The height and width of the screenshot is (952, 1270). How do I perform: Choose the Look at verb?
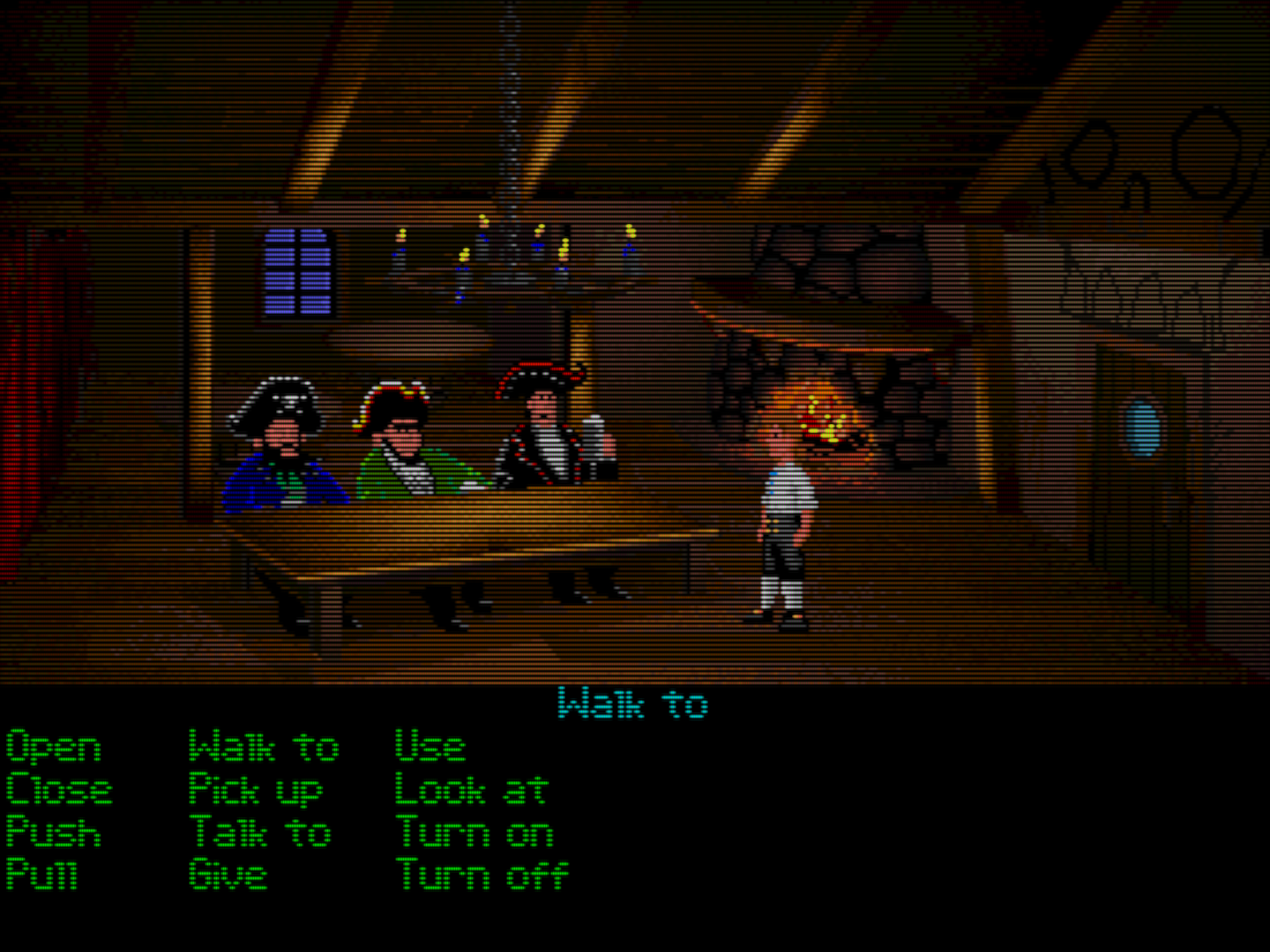(472, 789)
